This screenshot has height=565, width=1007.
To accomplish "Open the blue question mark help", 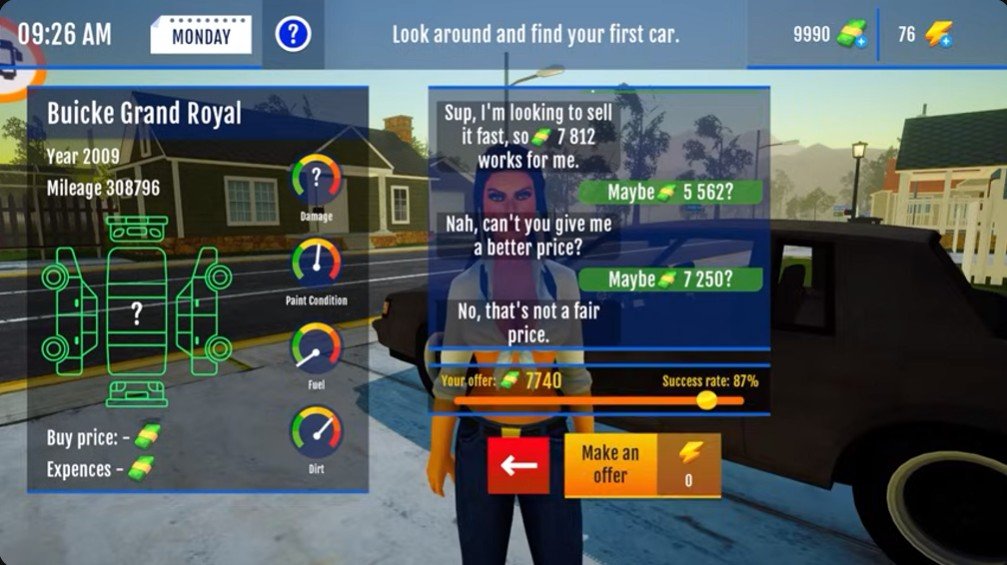I will tap(293, 35).
